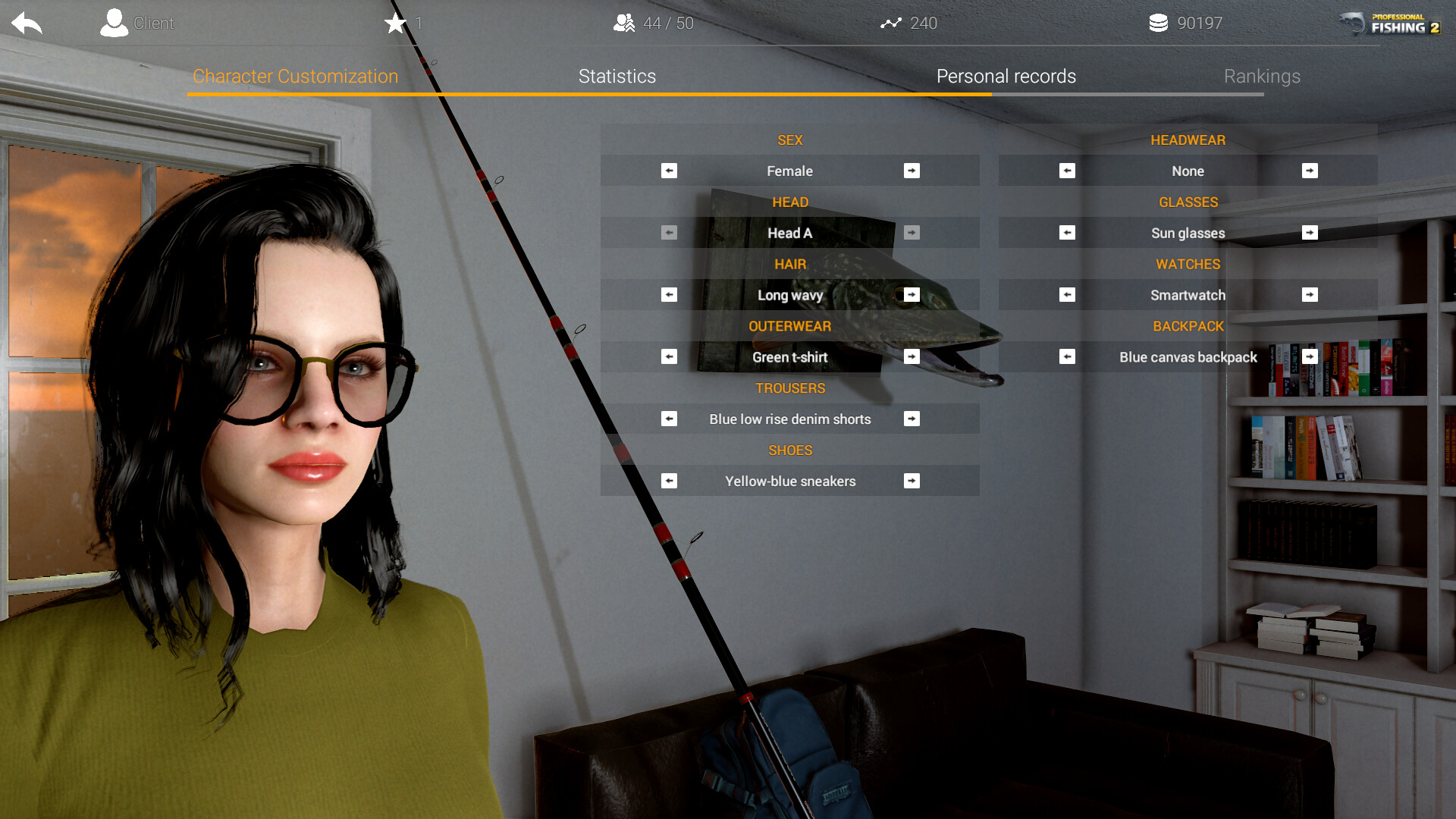Screen dimensions: 1456x819
Task: Show the Rankings tab
Action: [x=1262, y=77]
